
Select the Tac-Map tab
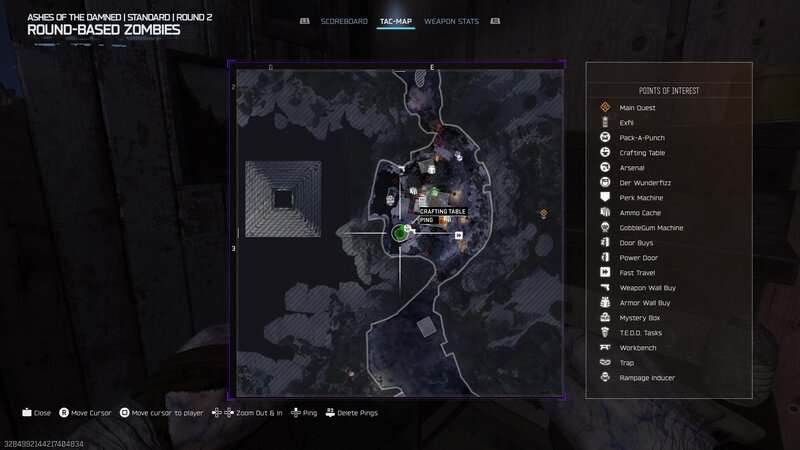point(396,21)
